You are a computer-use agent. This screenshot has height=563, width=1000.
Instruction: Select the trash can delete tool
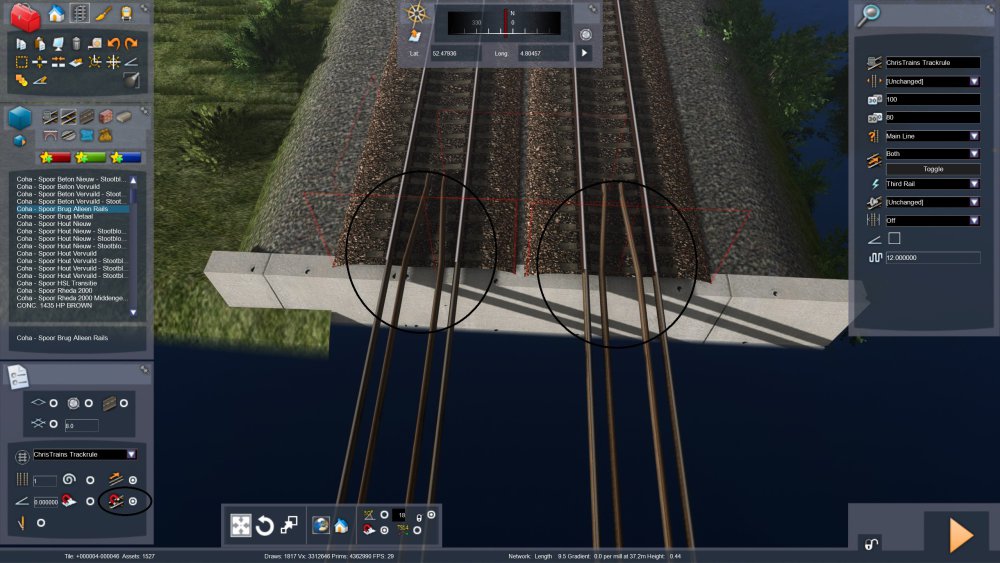pyautogui.click(x=76, y=44)
